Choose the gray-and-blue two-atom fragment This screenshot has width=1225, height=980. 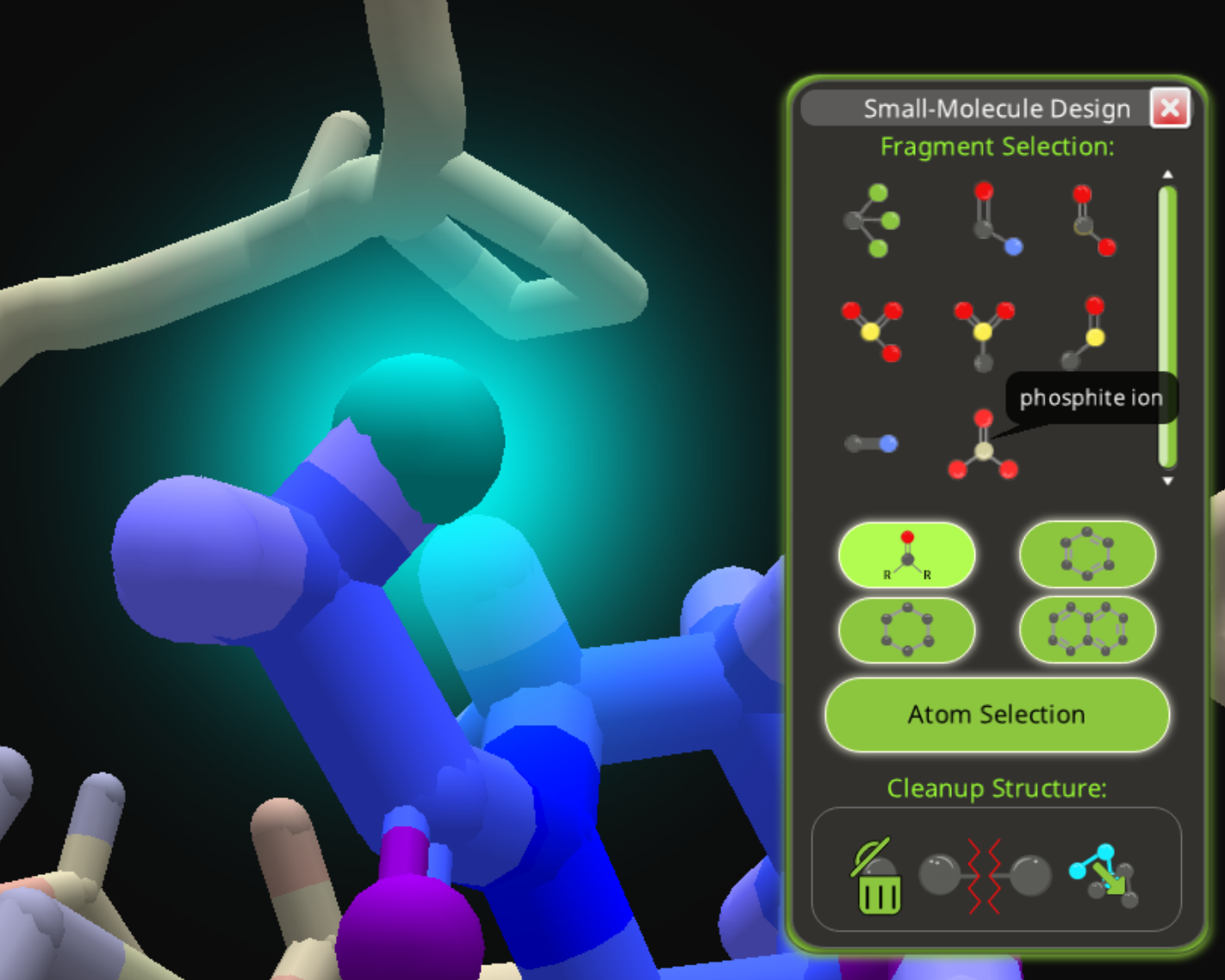[x=871, y=443]
